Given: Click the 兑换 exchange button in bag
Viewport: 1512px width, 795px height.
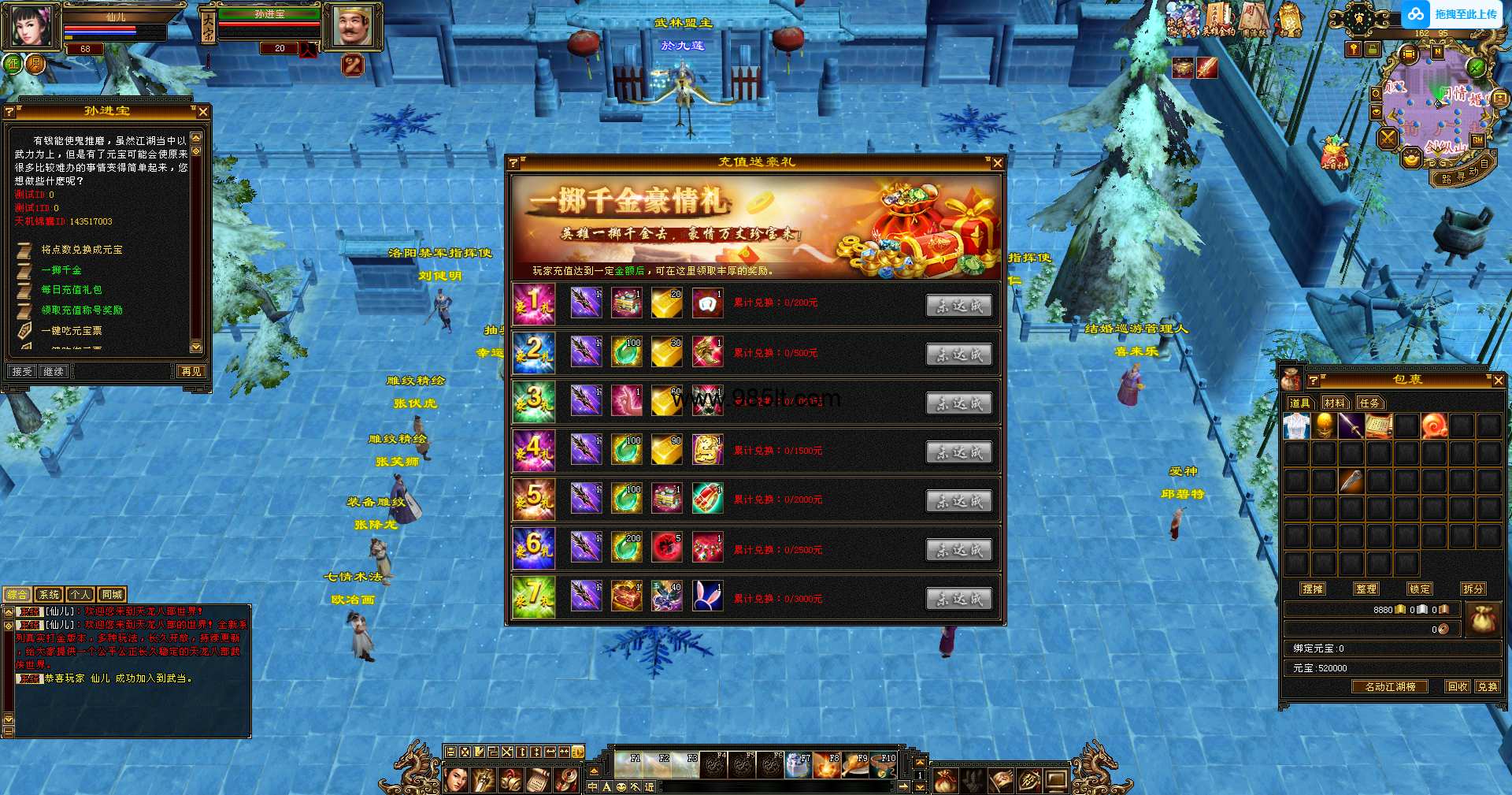Looking at the screenshot, I should (x=1488, y=686).
